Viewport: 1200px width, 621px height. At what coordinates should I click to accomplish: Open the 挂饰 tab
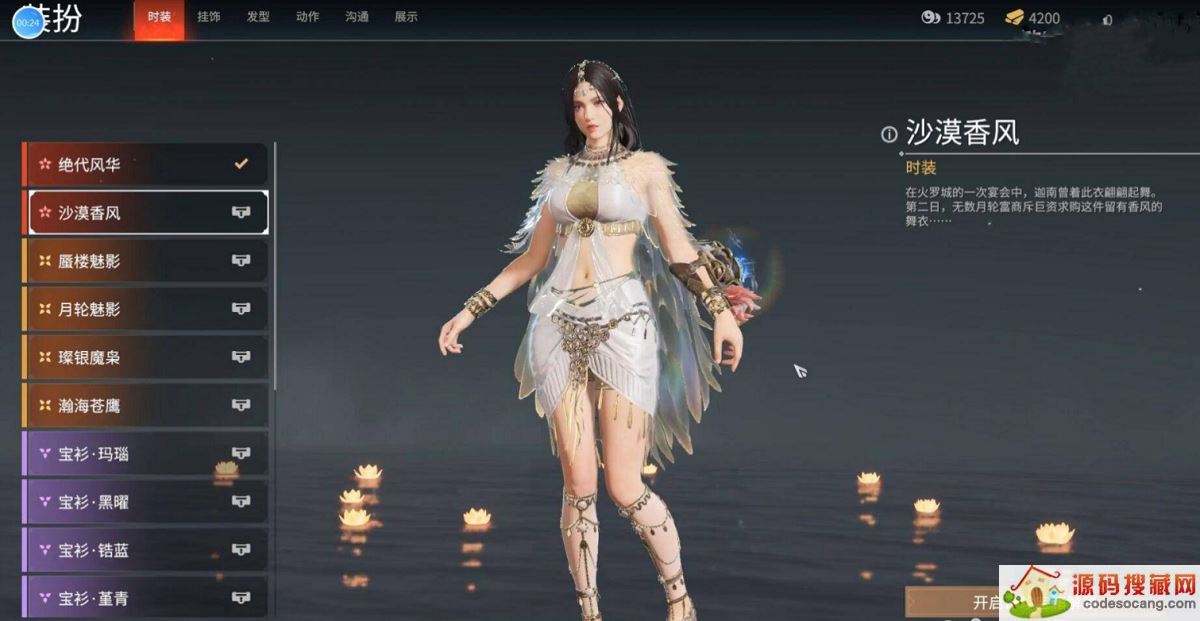209,17
